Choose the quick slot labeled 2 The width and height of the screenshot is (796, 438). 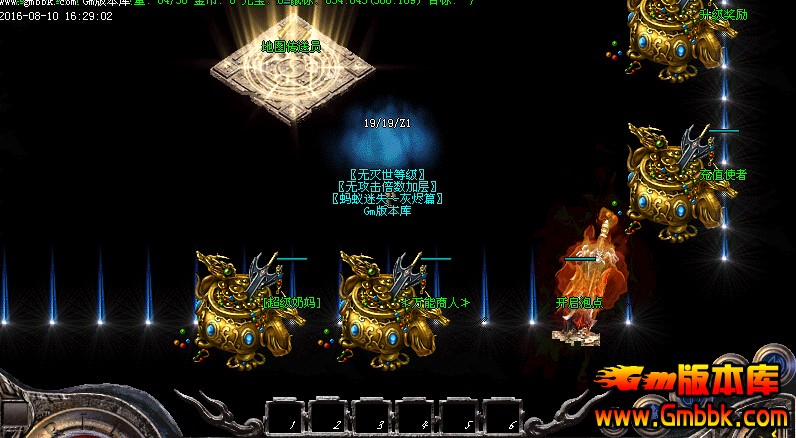click(328, 416)
